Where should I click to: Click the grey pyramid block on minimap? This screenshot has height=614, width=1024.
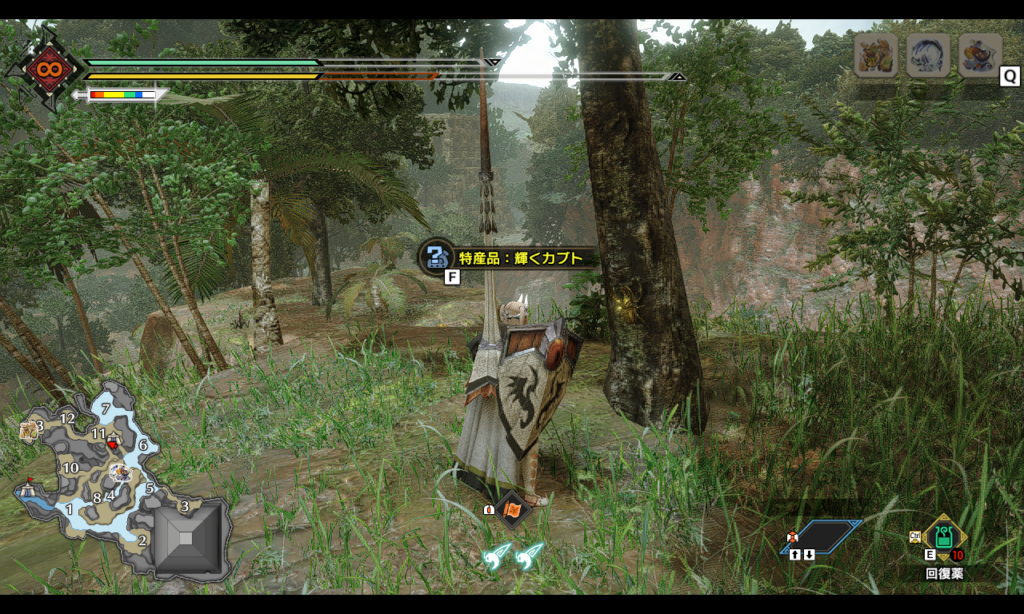[x=188, y=539]
